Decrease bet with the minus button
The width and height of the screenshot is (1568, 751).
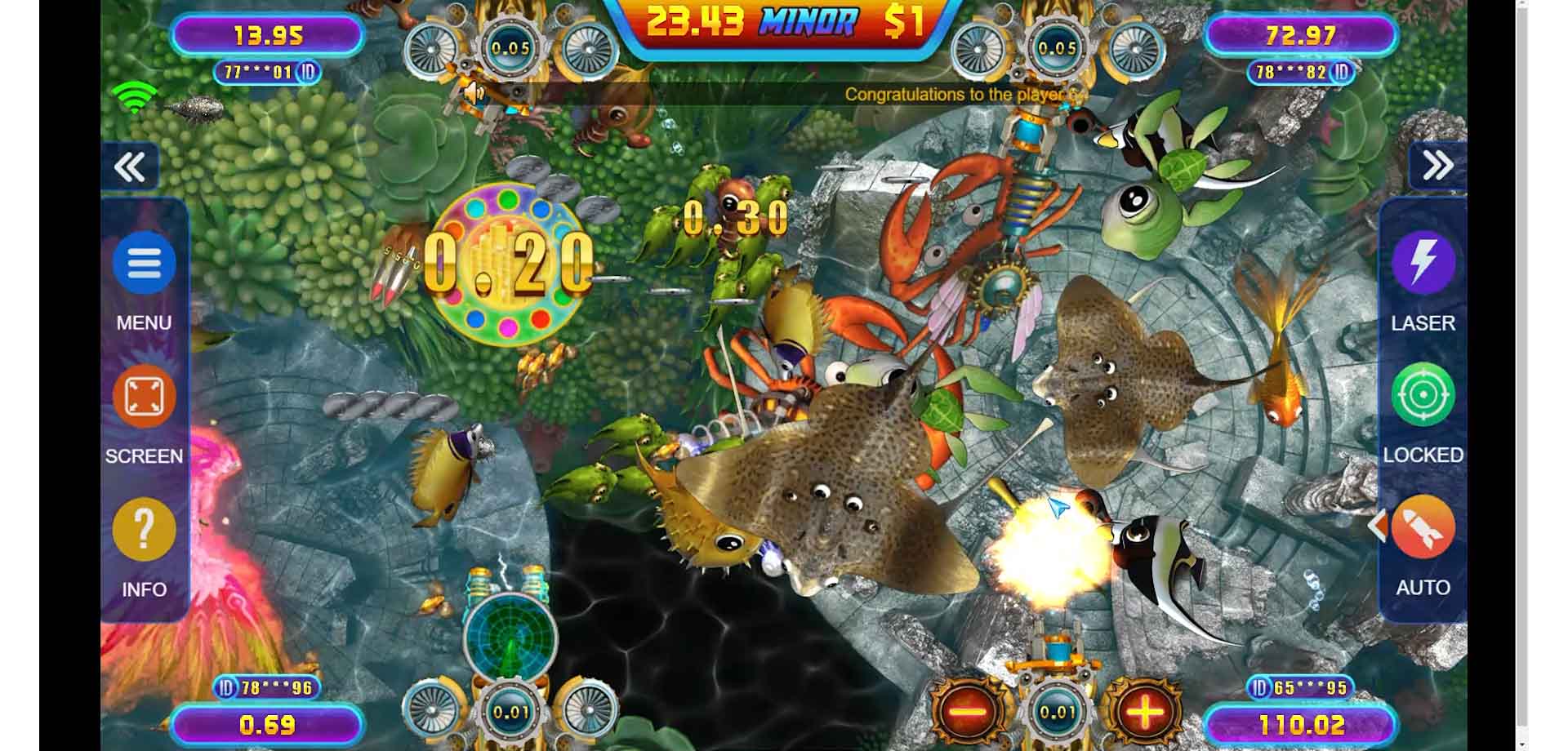click(969, 712)
